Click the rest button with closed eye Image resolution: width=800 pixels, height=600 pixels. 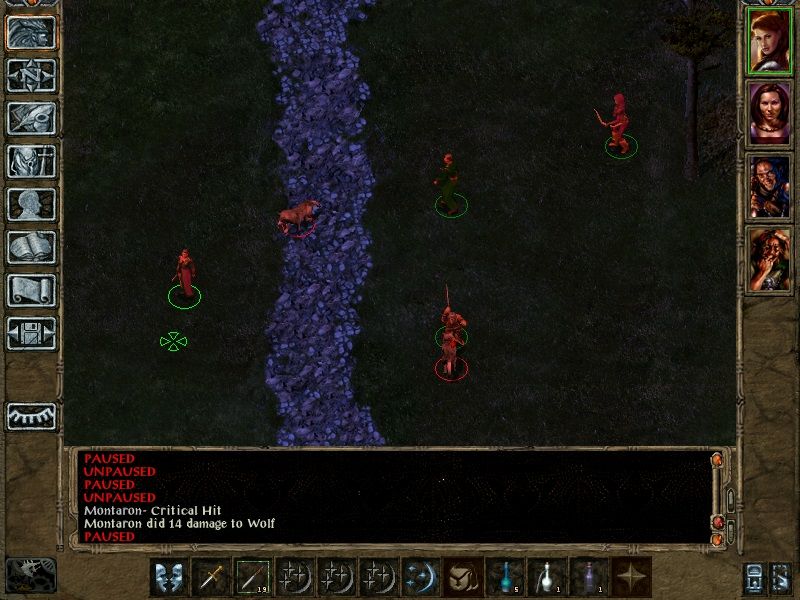(x=32, y=416)
